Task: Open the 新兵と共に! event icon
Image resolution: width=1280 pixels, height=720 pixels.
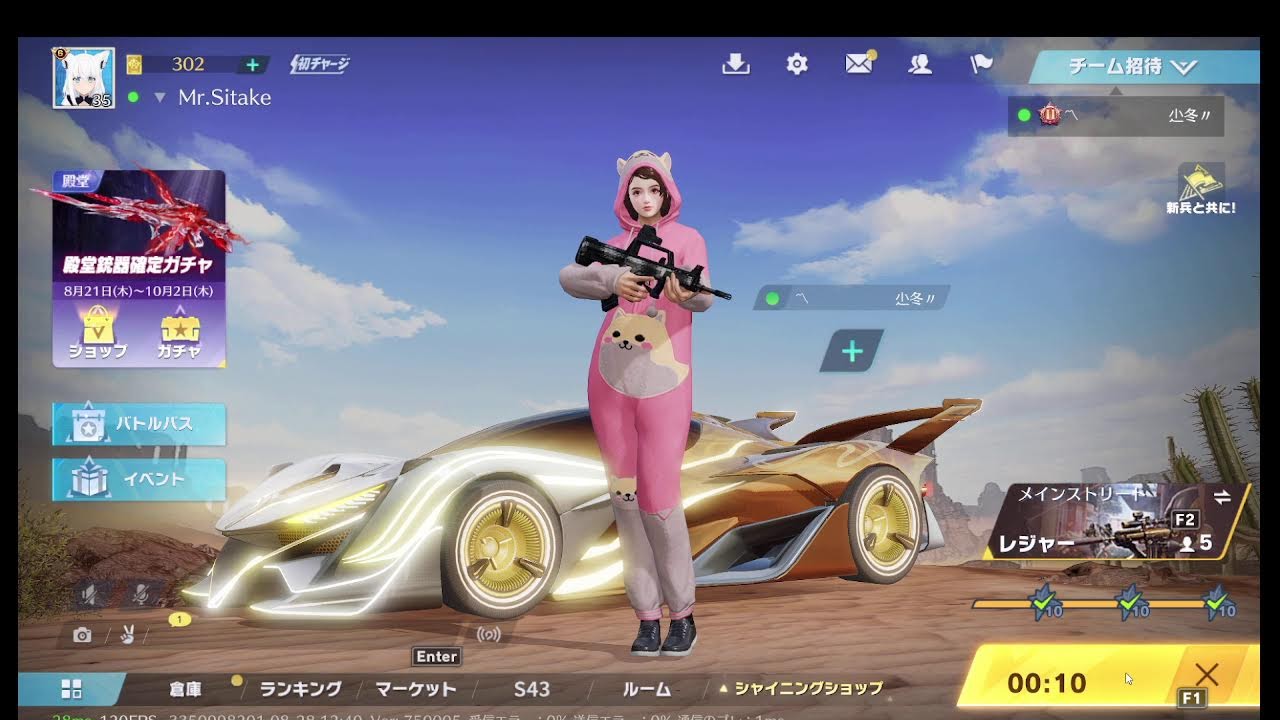Action: pos(1200,188)
